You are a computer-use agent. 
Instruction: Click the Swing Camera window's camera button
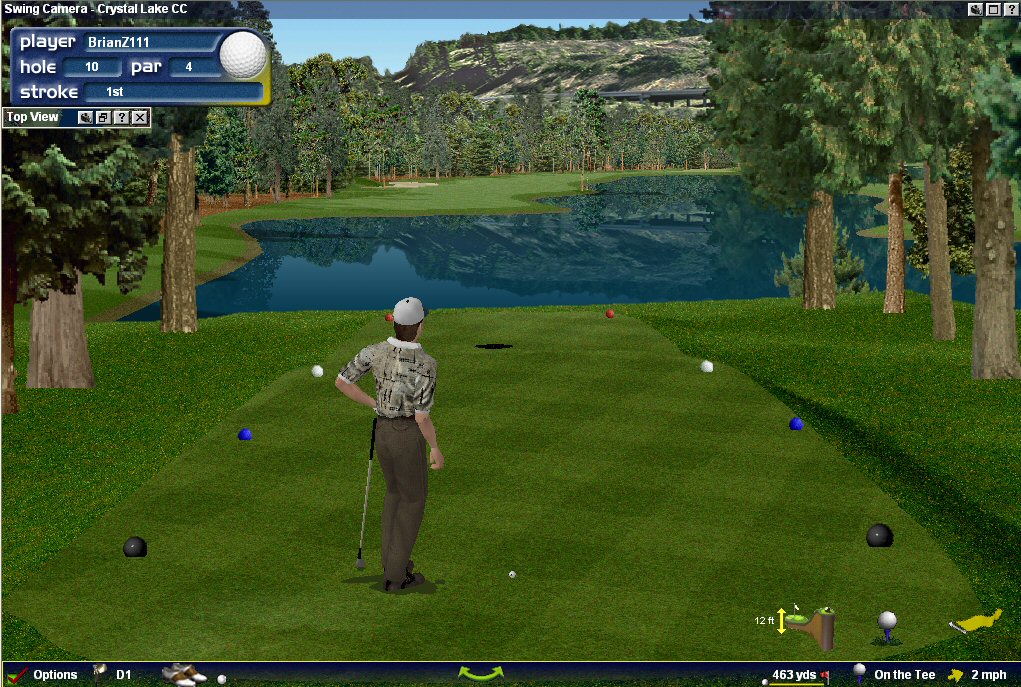(x=975, y=9)
